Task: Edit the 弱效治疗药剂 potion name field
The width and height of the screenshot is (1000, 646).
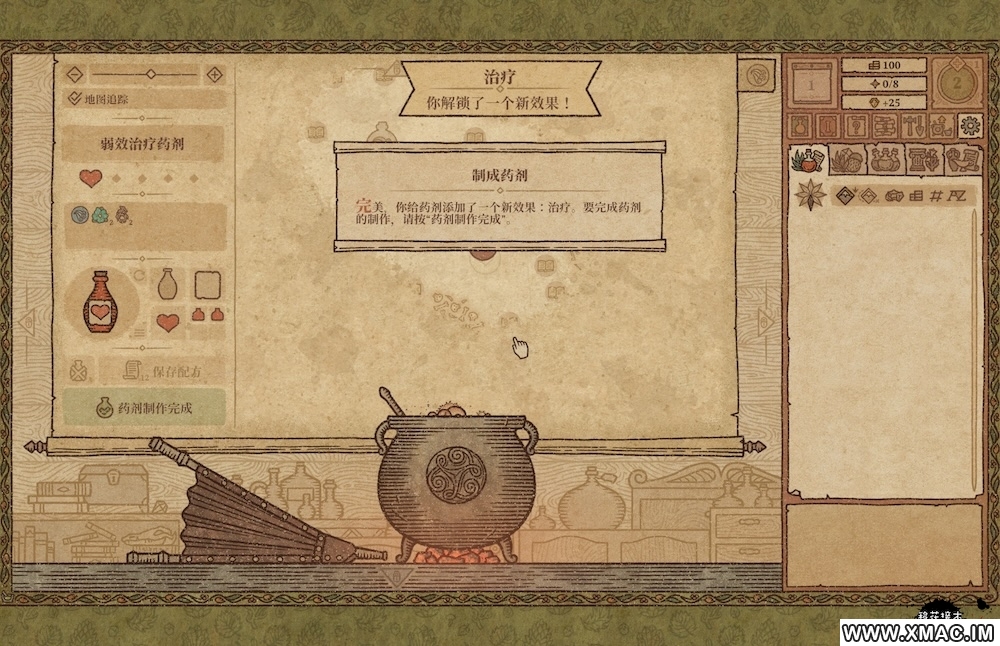Action: coord(144,143)
